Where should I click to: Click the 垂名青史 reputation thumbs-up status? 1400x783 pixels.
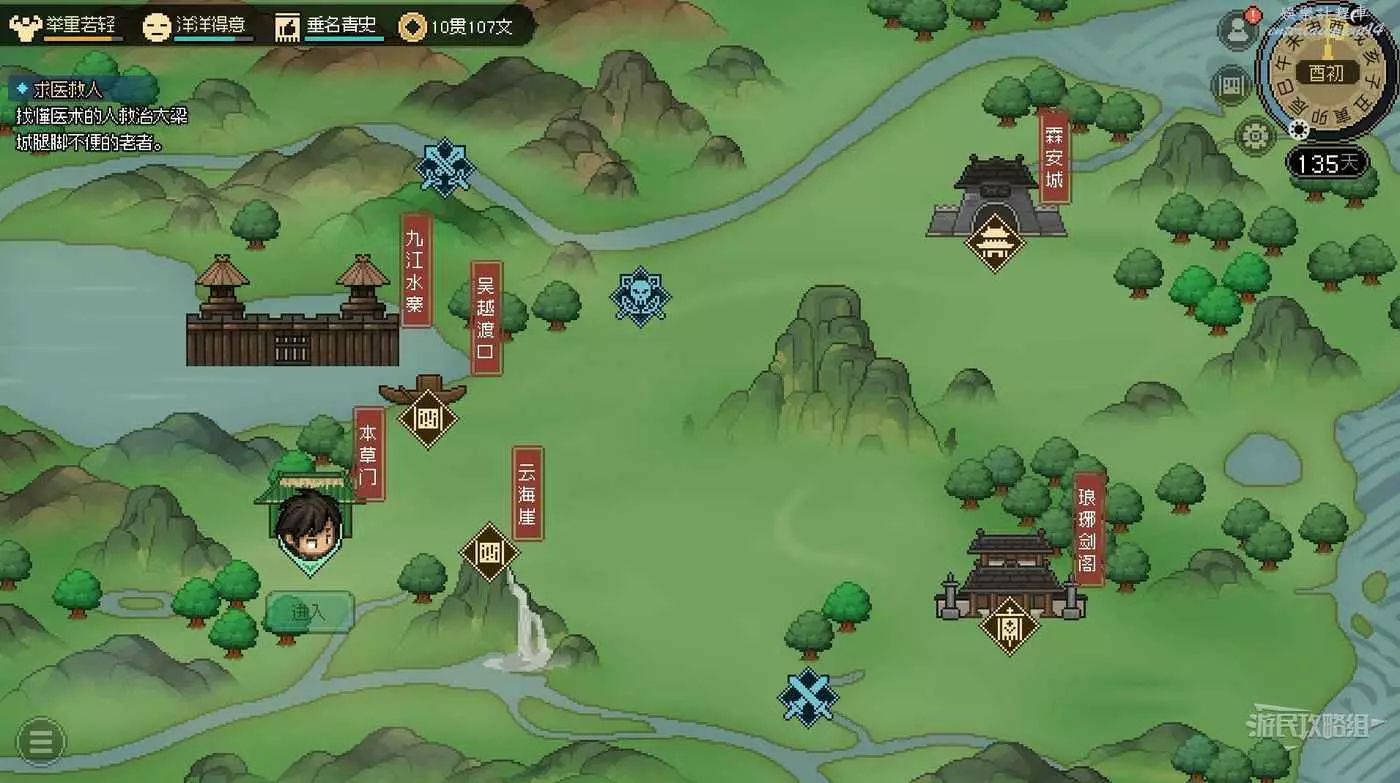[329, 26]
